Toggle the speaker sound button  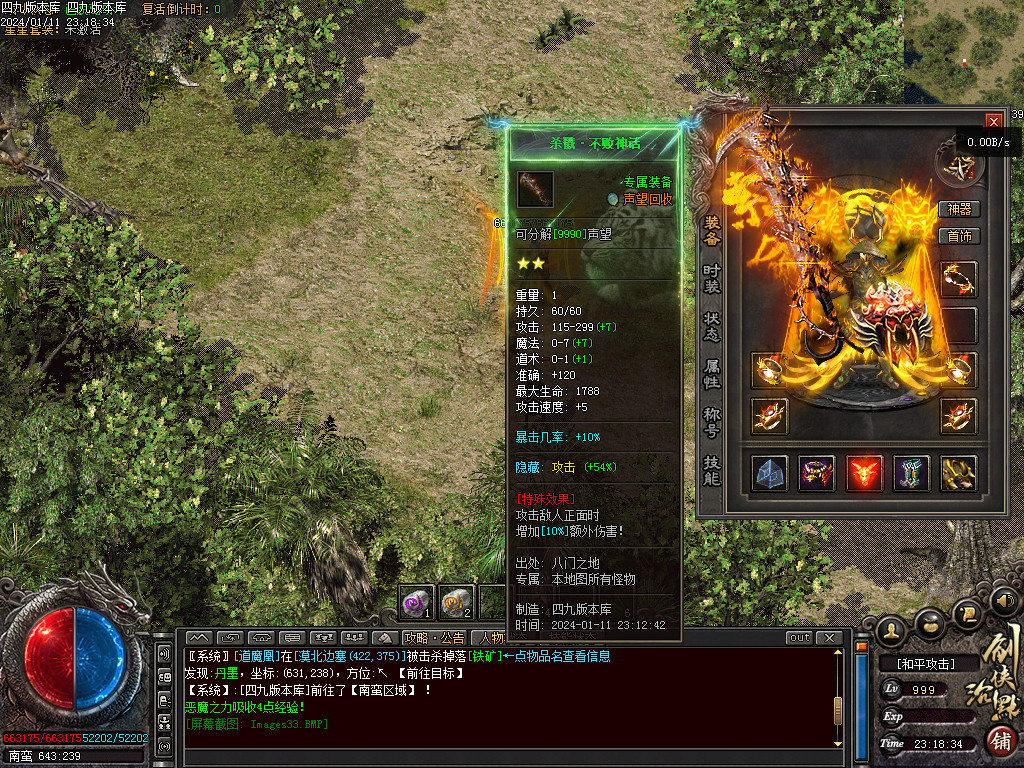(1004, 601)
